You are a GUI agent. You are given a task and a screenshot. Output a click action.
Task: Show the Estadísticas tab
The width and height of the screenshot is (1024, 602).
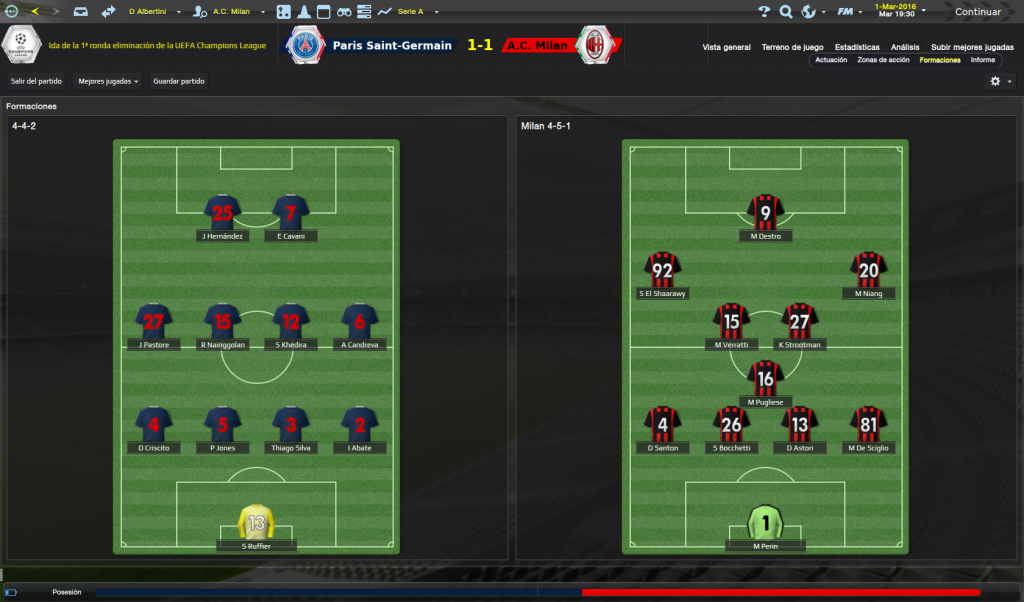click(x=857, y=47)
